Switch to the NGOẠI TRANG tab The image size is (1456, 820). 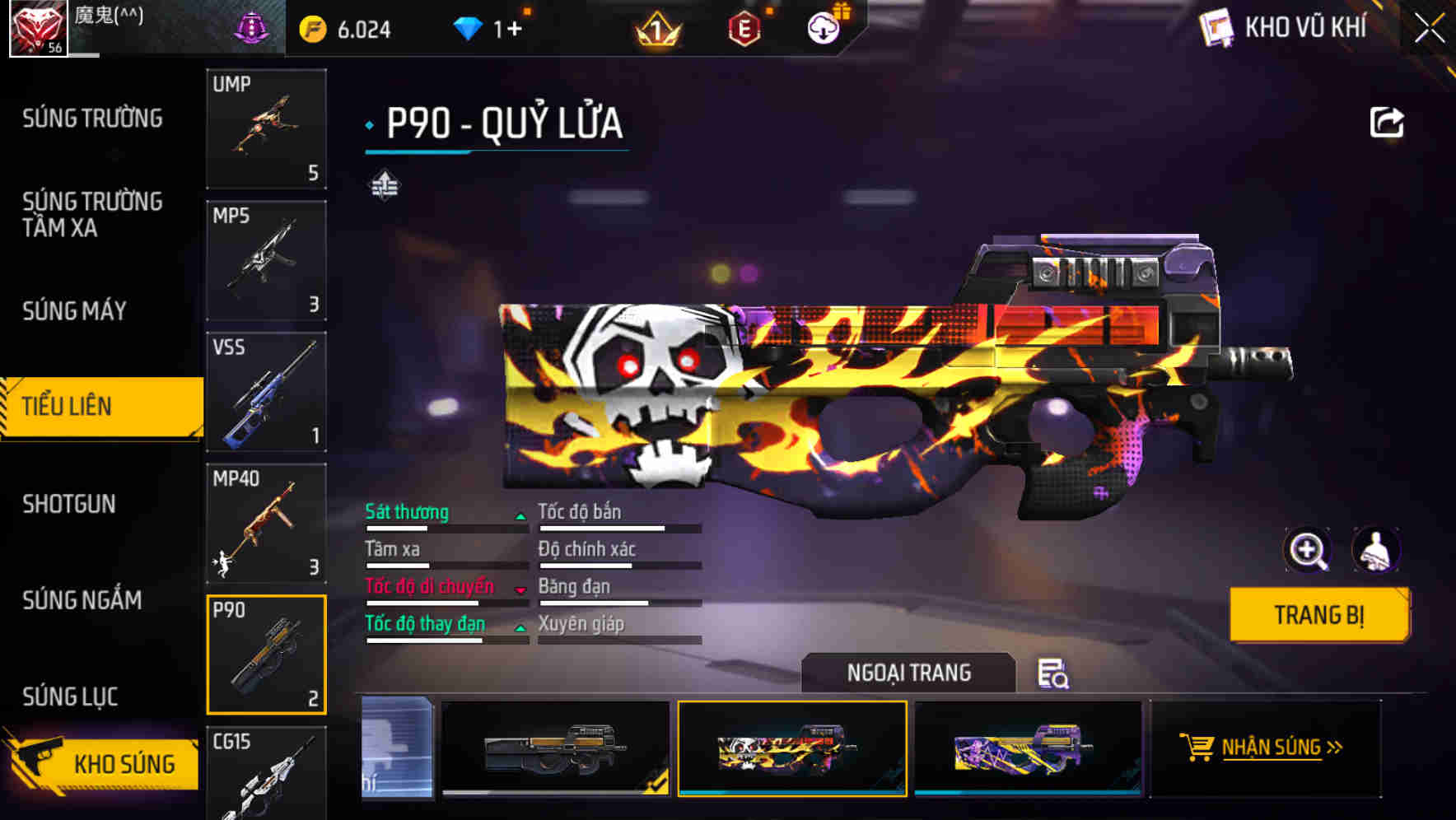tap(908, 673)
